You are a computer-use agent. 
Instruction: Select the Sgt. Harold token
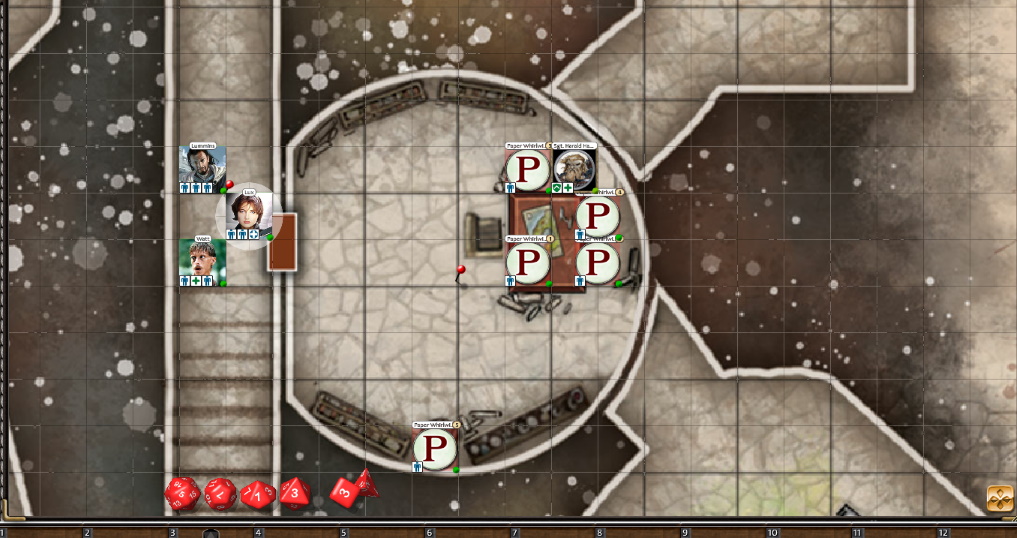pyautogui.click(x=575, y=167)
